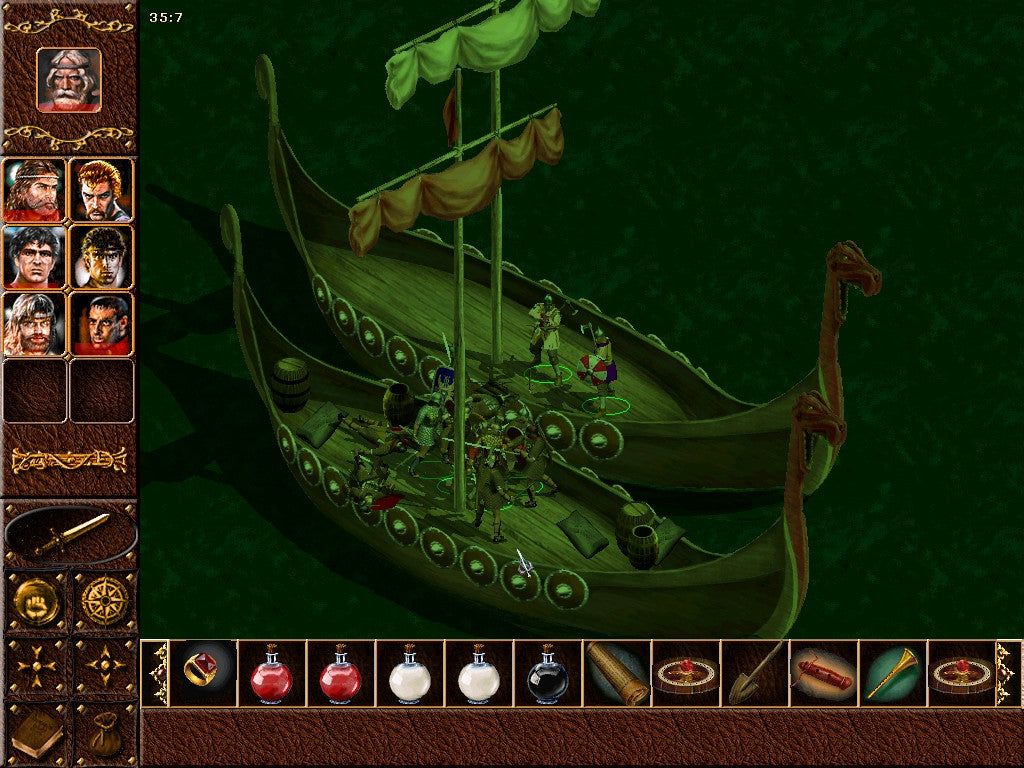1024x768 pixels.
Task: Select the rolled scroll item
Action: [616, 674]
